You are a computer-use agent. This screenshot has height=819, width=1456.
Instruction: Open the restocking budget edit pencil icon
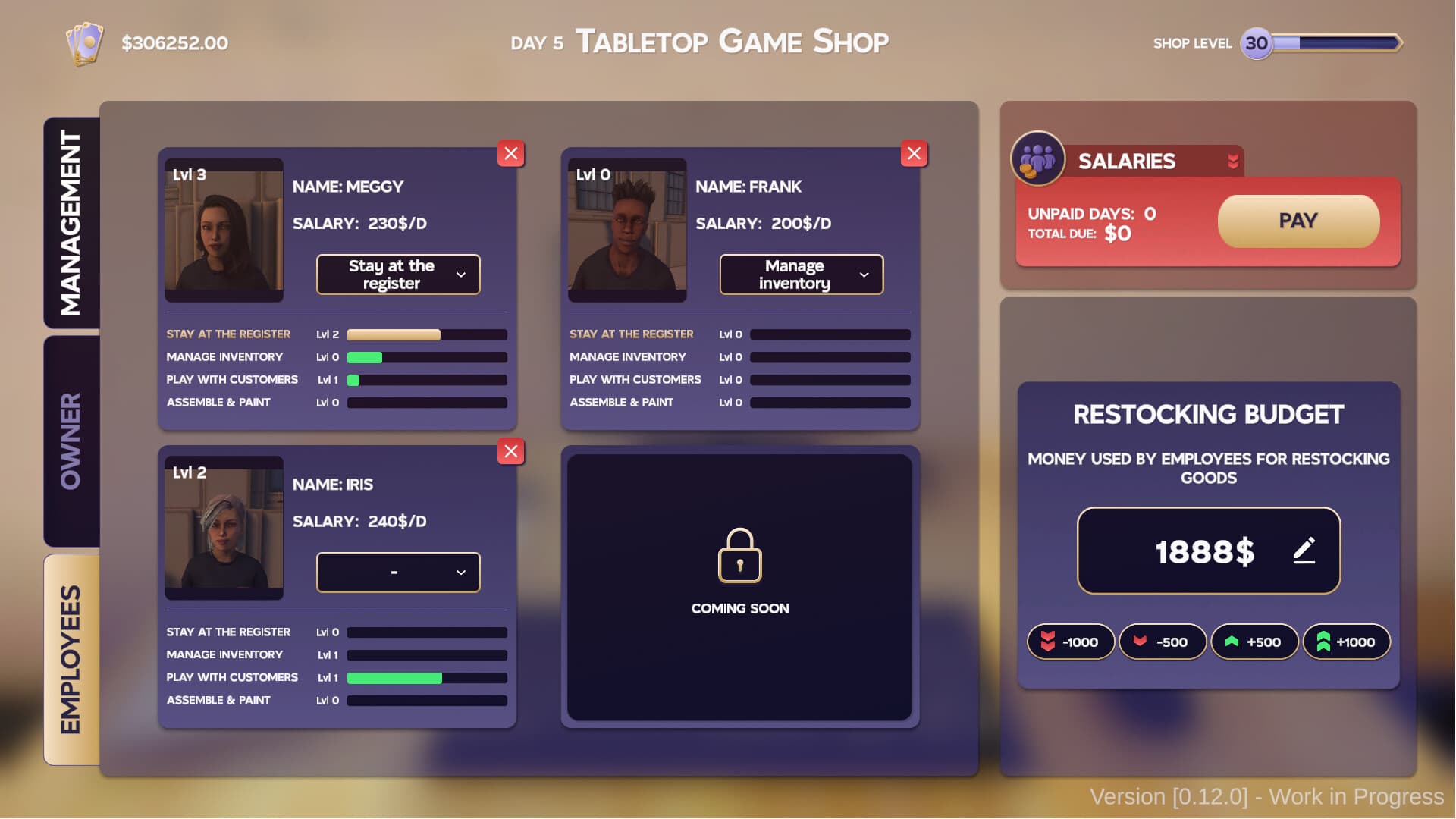click(x=1305, y=551)
